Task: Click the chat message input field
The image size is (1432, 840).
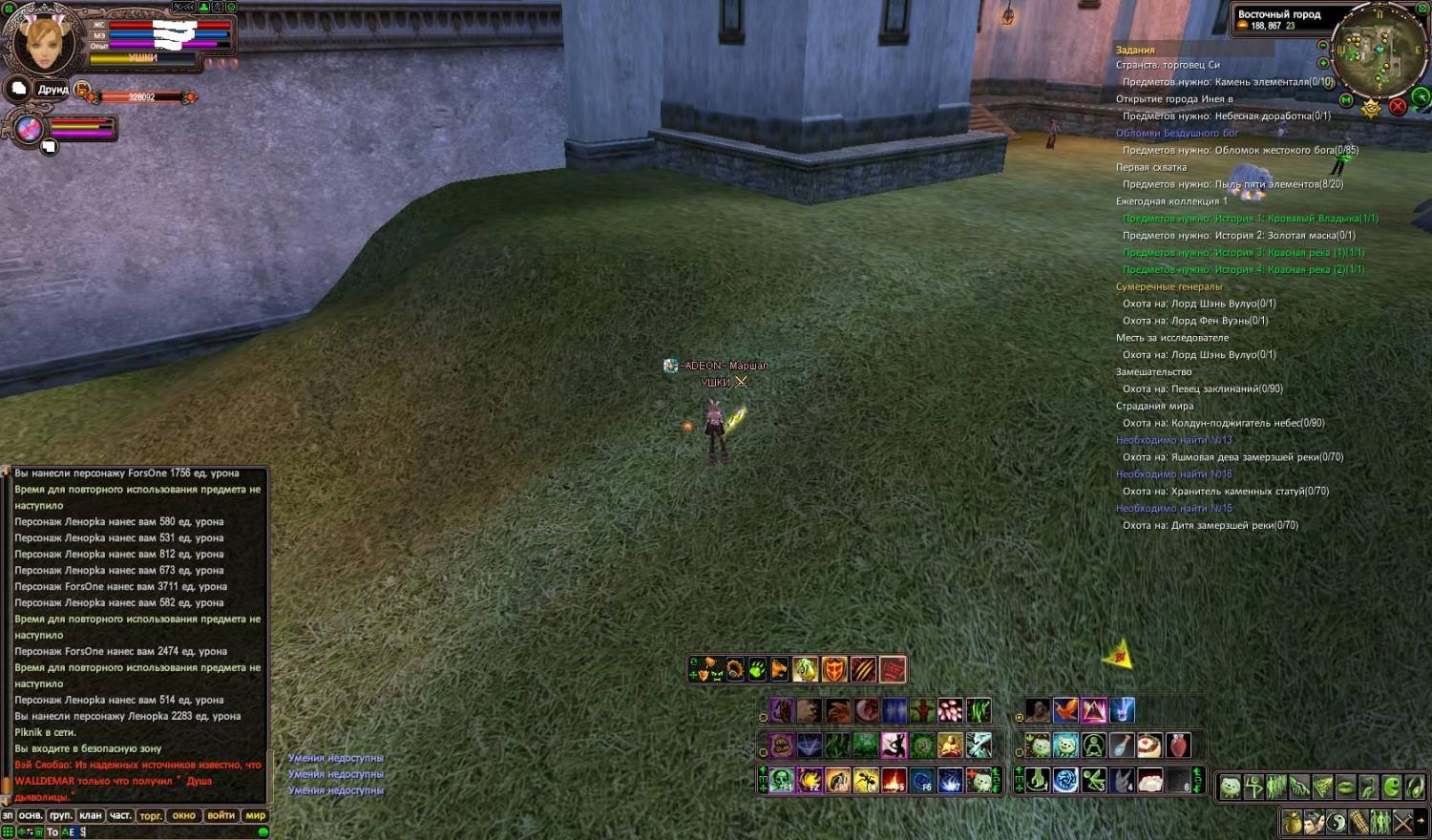Action: 162,831
